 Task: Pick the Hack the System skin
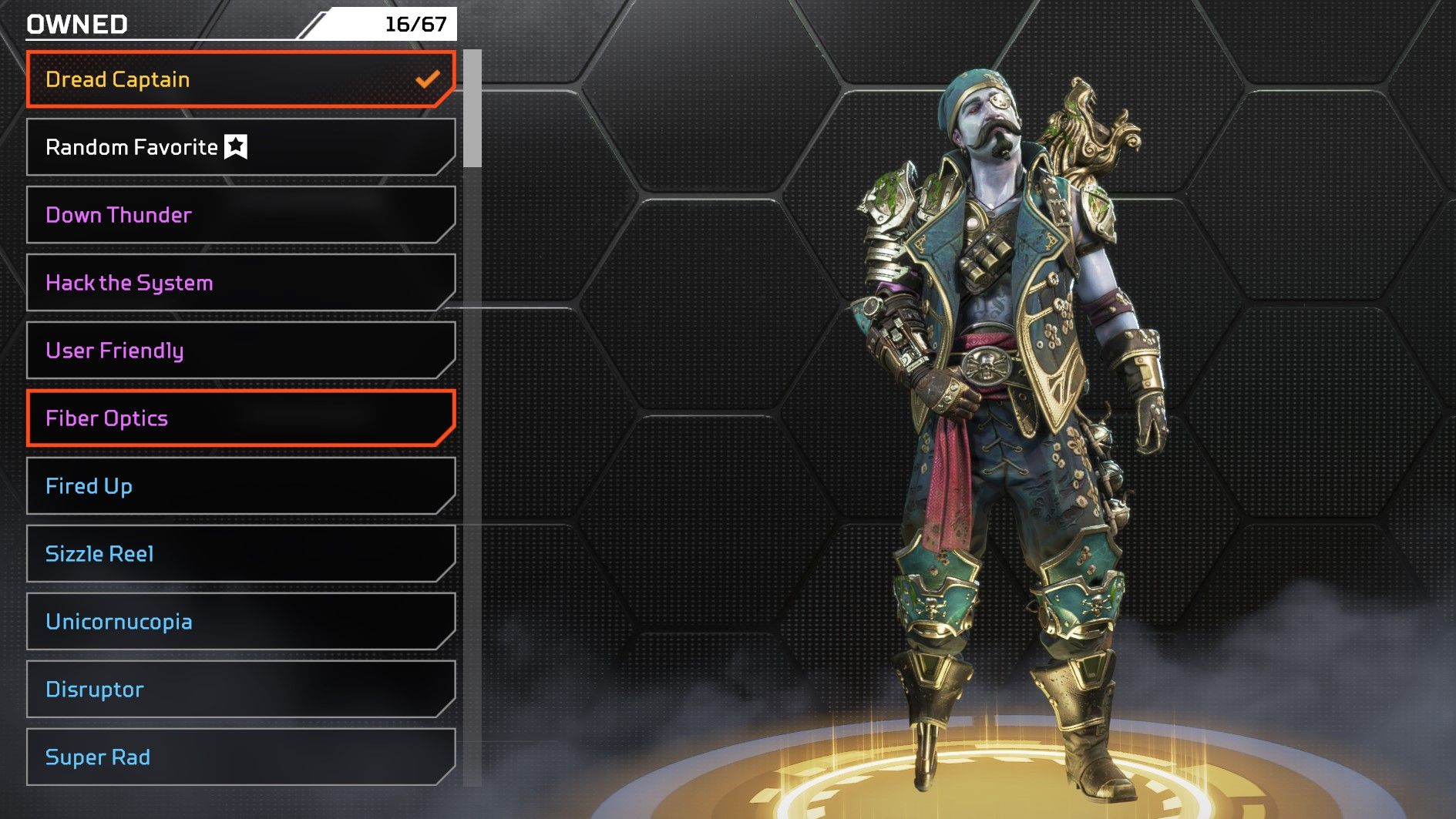tap(240, 283)
